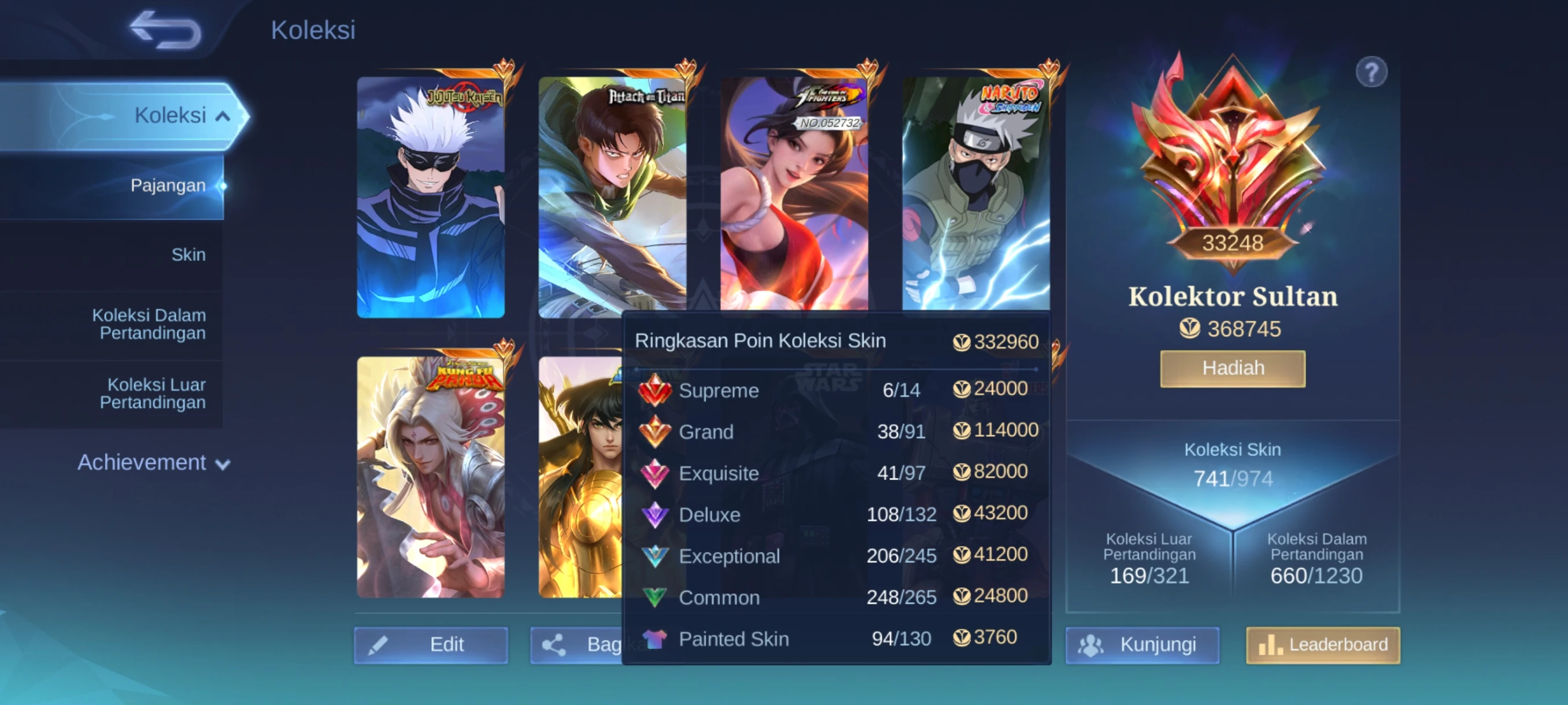Open the Pajangan tab
The width and height of the screenshot is (1568, 705).
[x=168, y=185]
